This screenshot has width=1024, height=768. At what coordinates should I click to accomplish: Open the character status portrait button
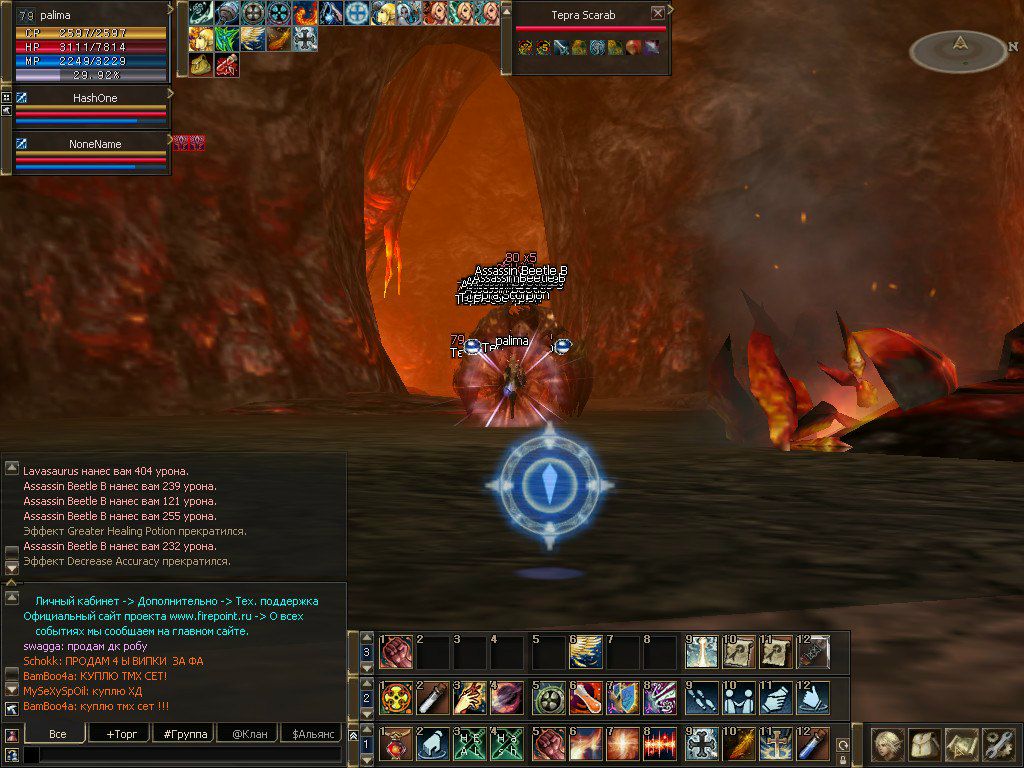click(888, 744)
